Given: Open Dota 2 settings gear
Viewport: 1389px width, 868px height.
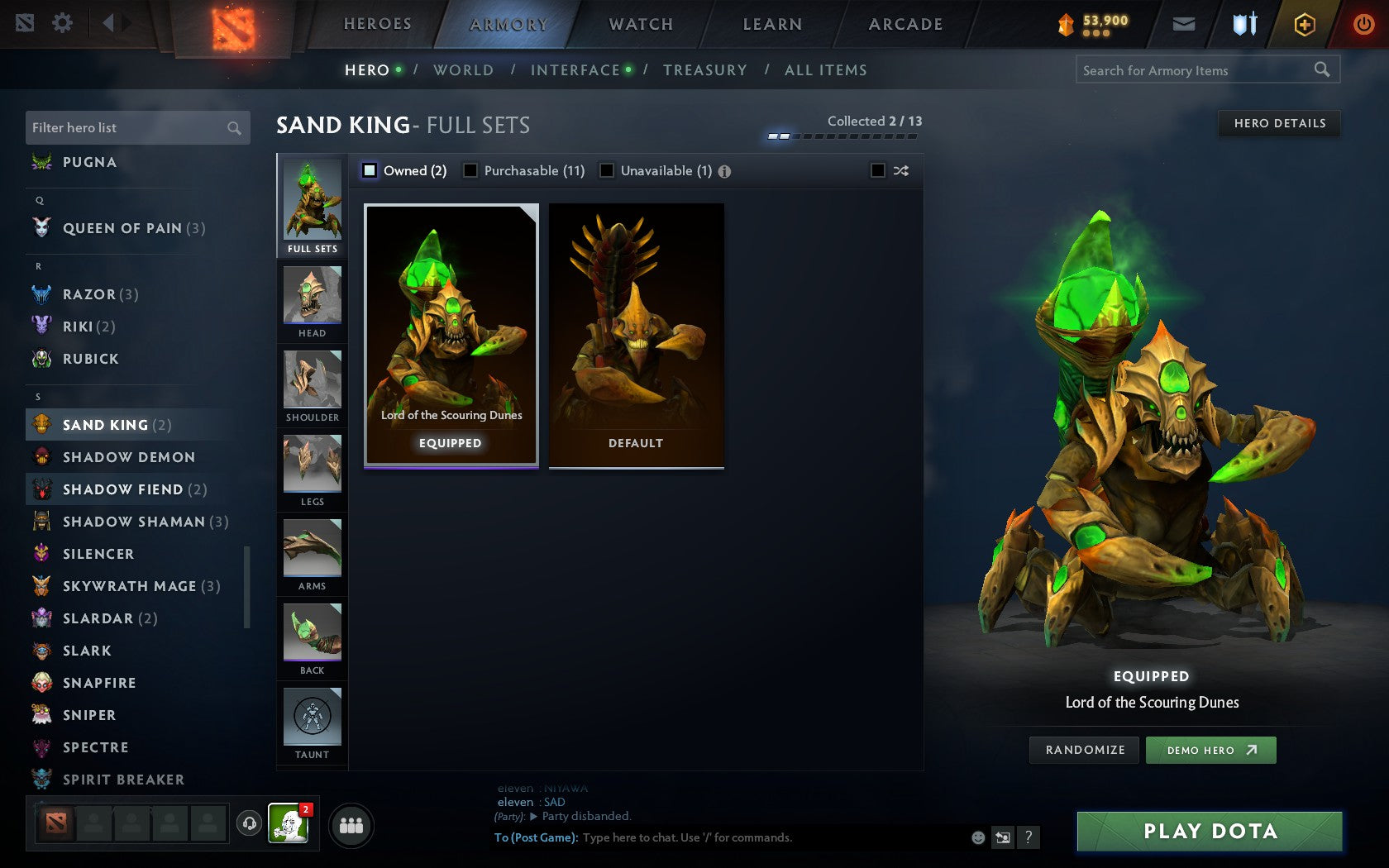Looking at the screenshot, I should point(60,24).
